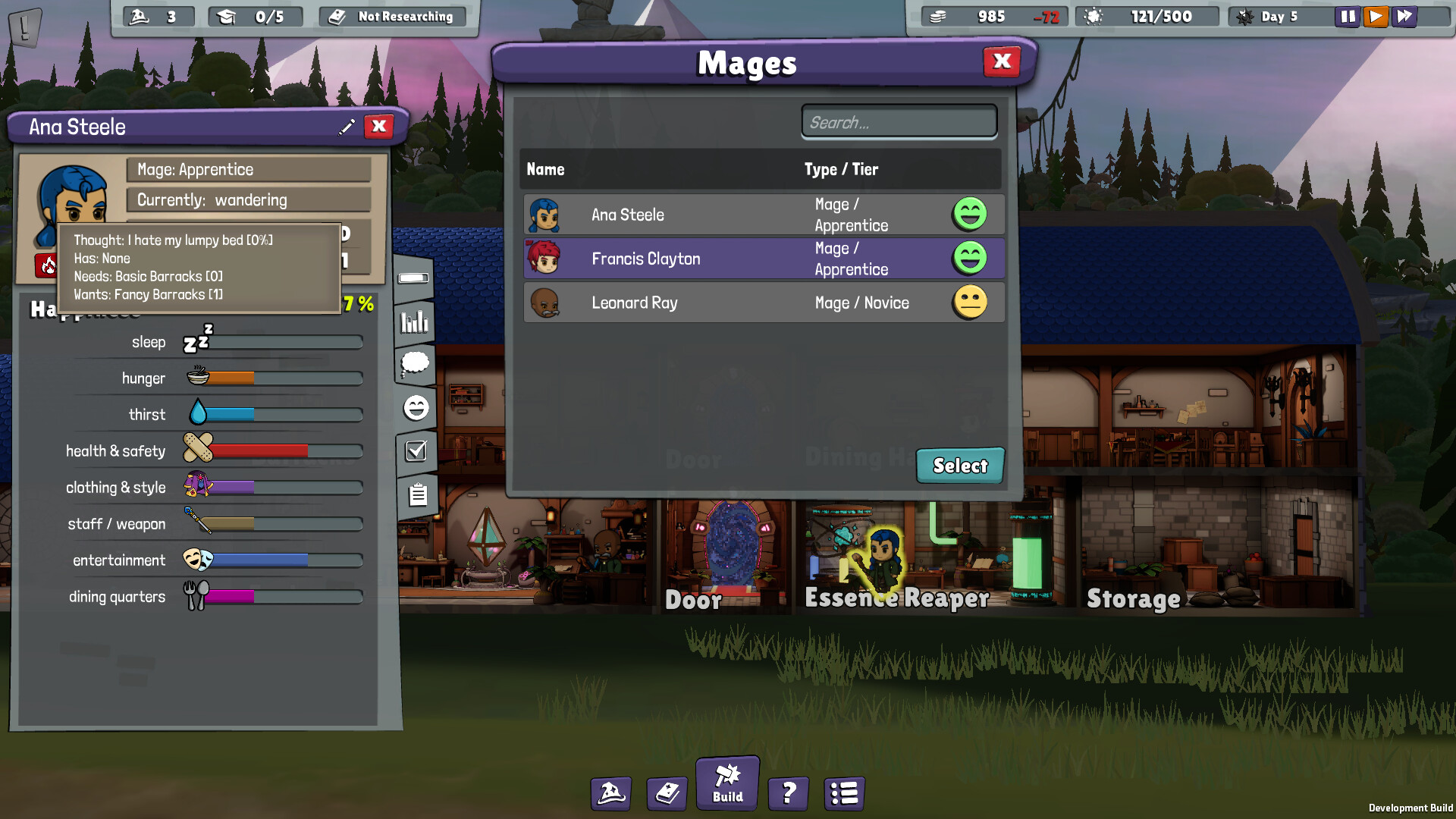
Task: Click the Search field in the Mages window
Action: 899,121
